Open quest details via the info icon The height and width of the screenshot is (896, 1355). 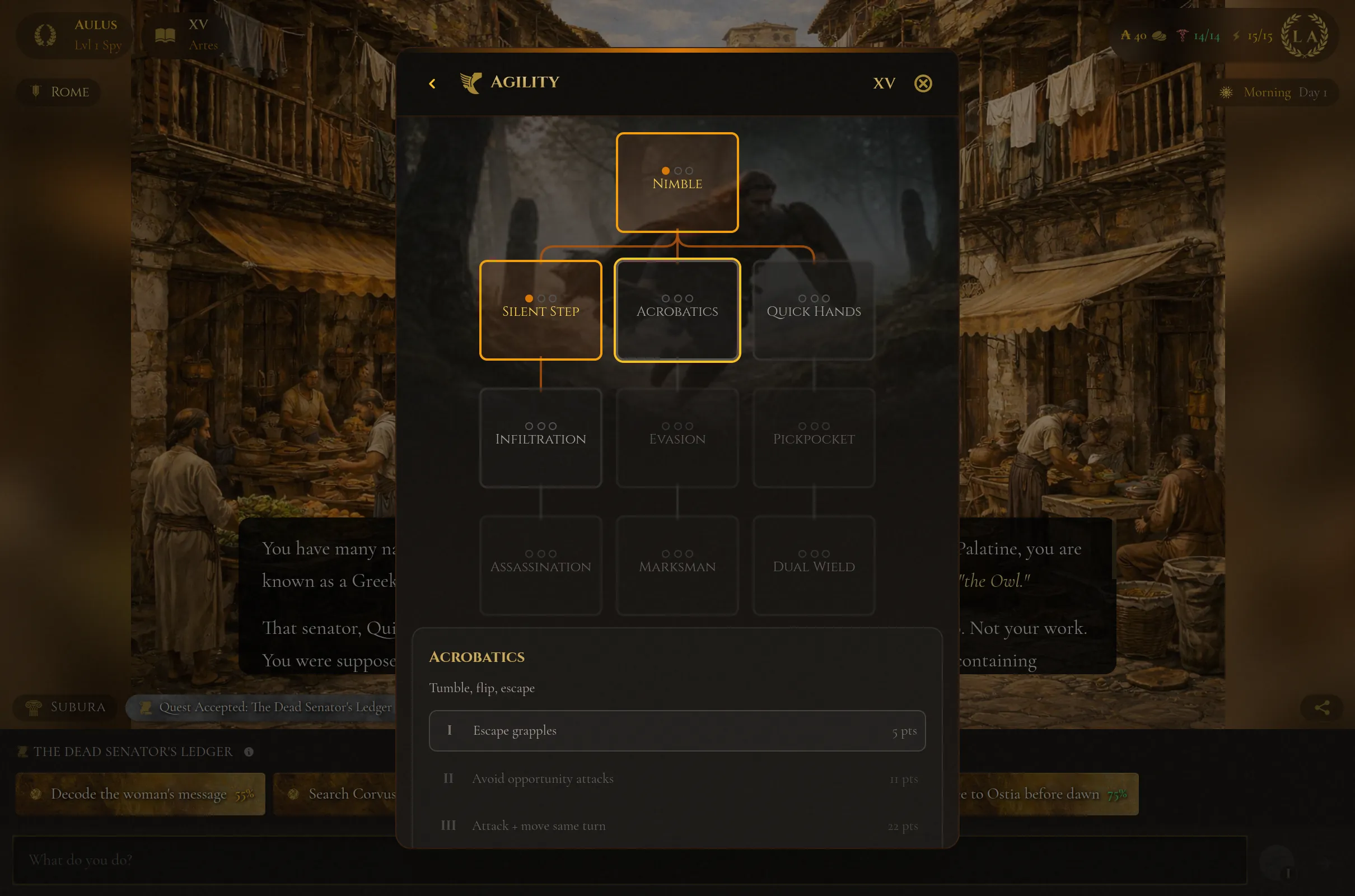click(x=248, y=752)
